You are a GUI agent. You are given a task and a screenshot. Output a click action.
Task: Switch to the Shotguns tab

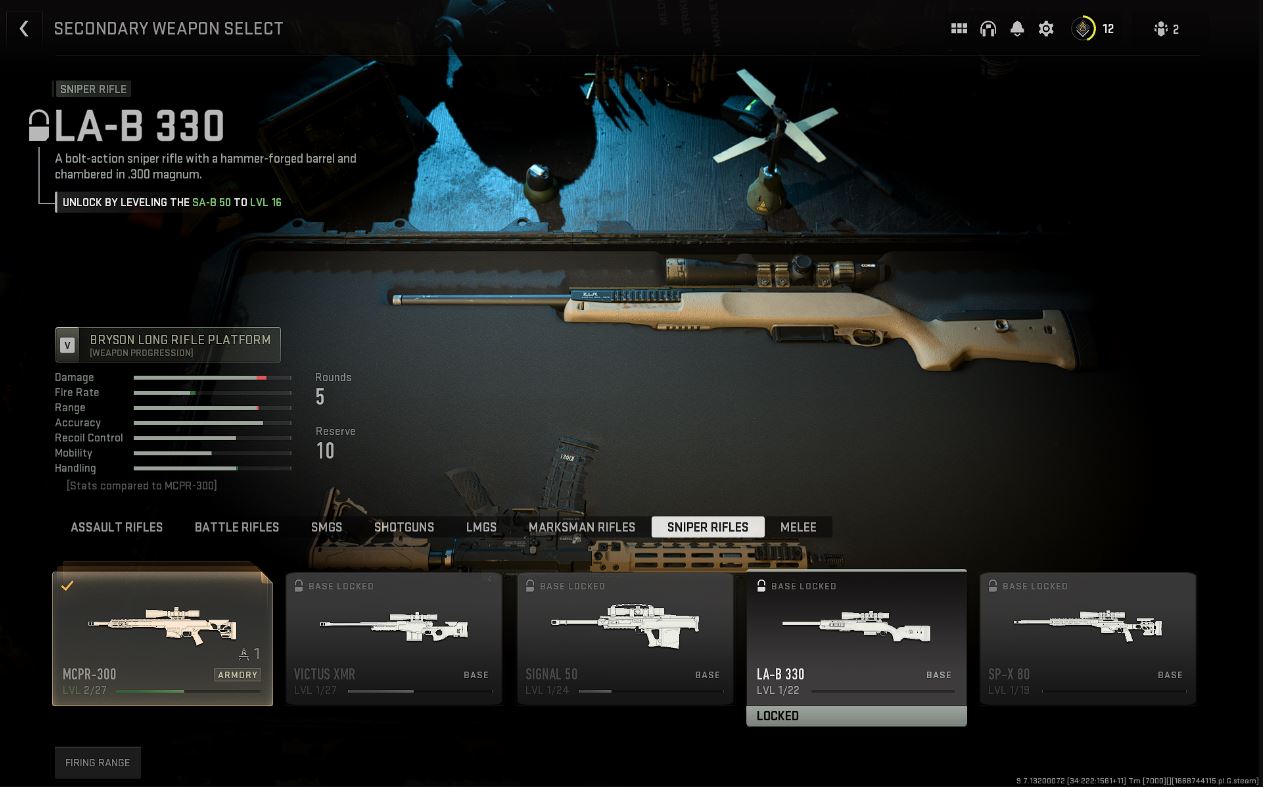point(404,527)
